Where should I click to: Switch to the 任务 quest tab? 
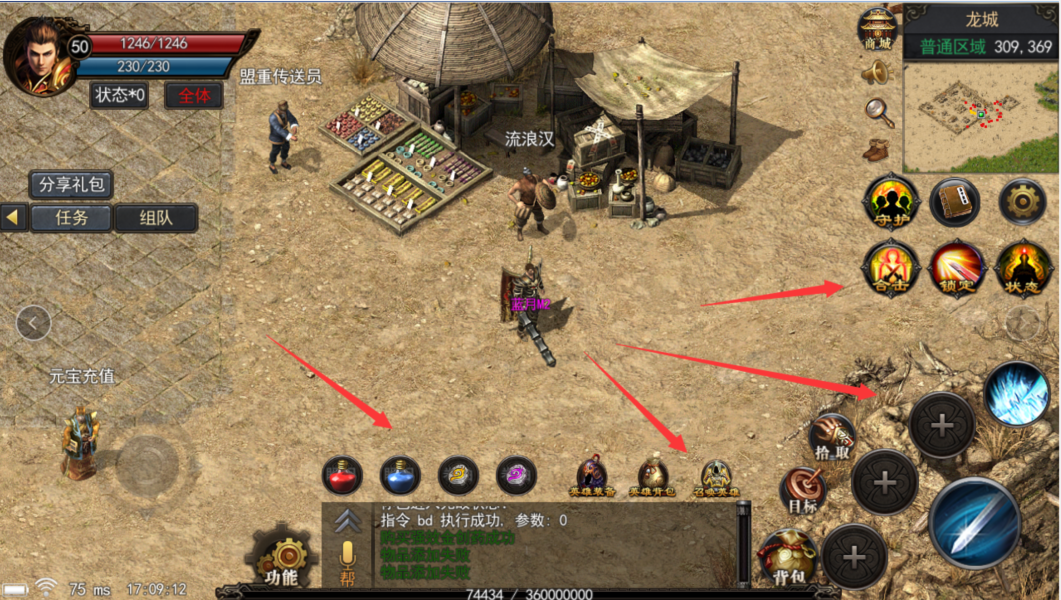click(x=71, y=218)
